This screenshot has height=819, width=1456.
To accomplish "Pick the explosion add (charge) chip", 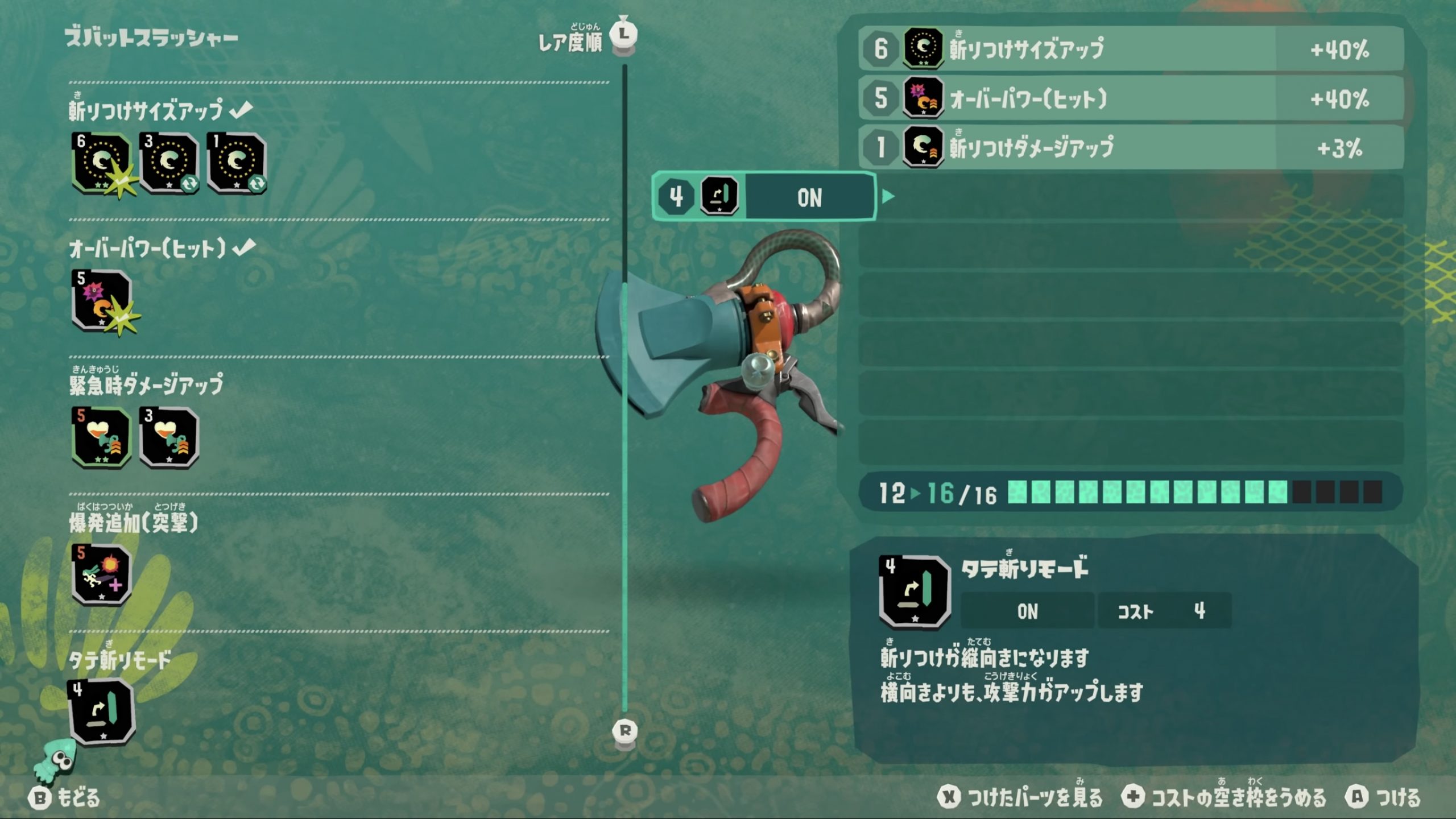I will [x=101, y=574].
